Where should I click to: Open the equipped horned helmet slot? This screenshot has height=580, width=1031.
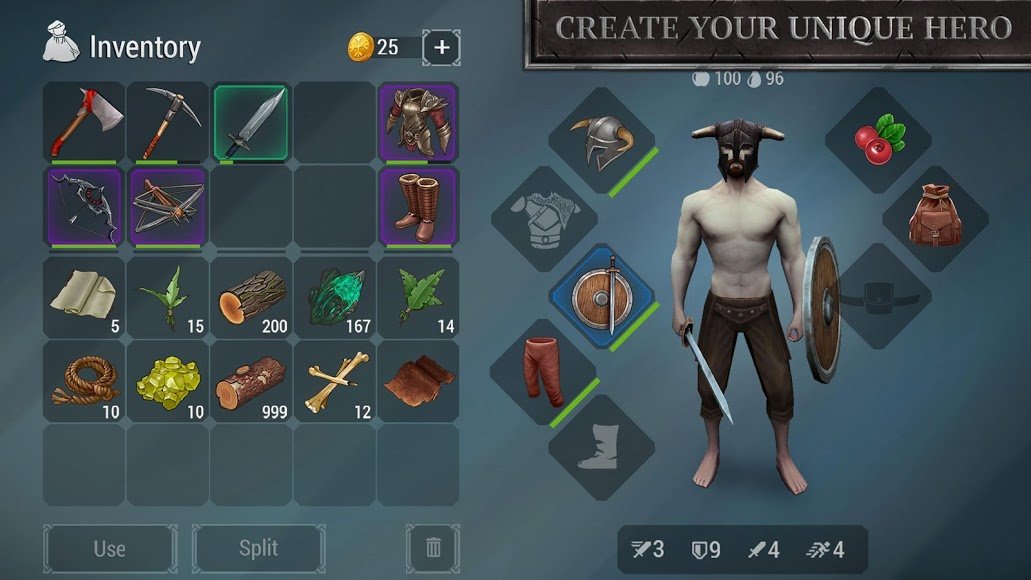(x=602, y=141)
